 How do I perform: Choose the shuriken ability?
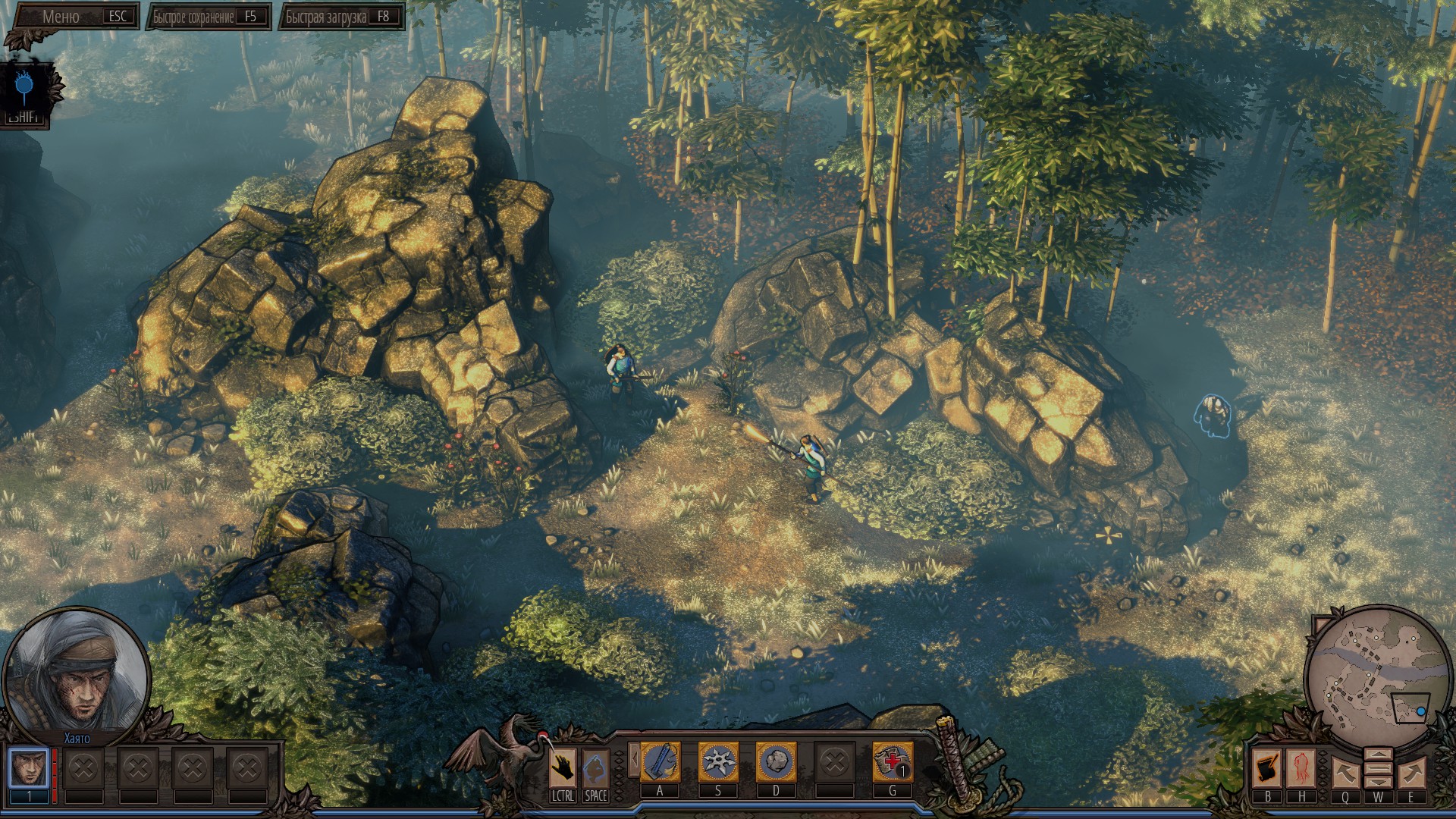(x=717, y=762)
